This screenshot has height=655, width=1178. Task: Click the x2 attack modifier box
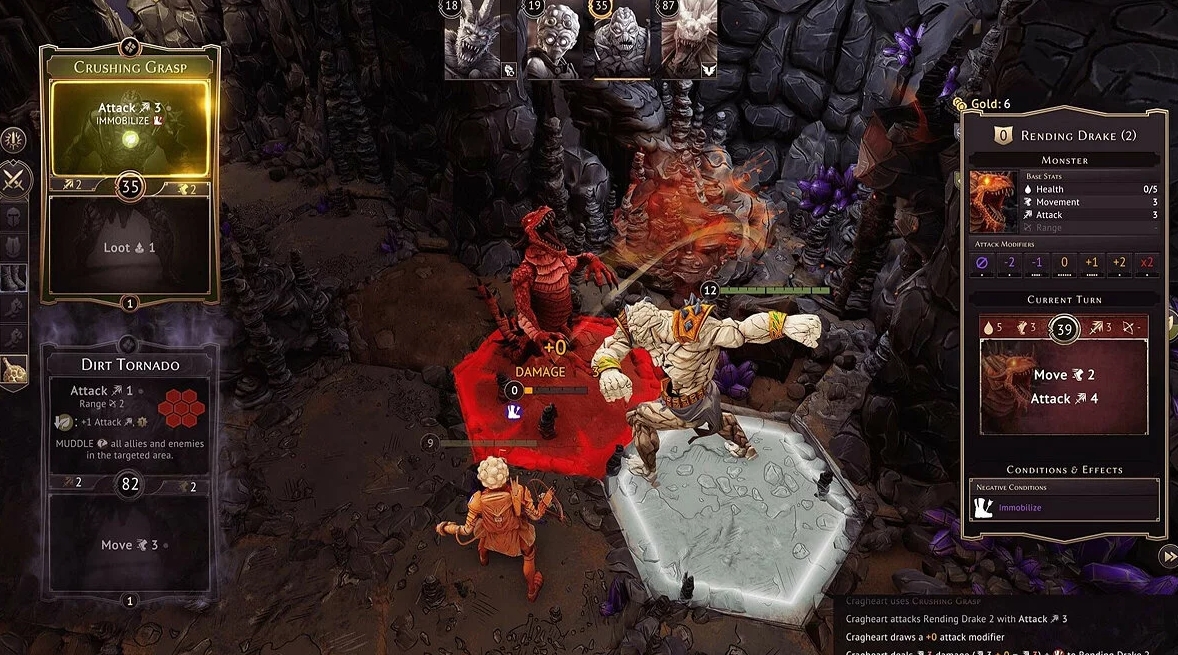click(1147, 262)
